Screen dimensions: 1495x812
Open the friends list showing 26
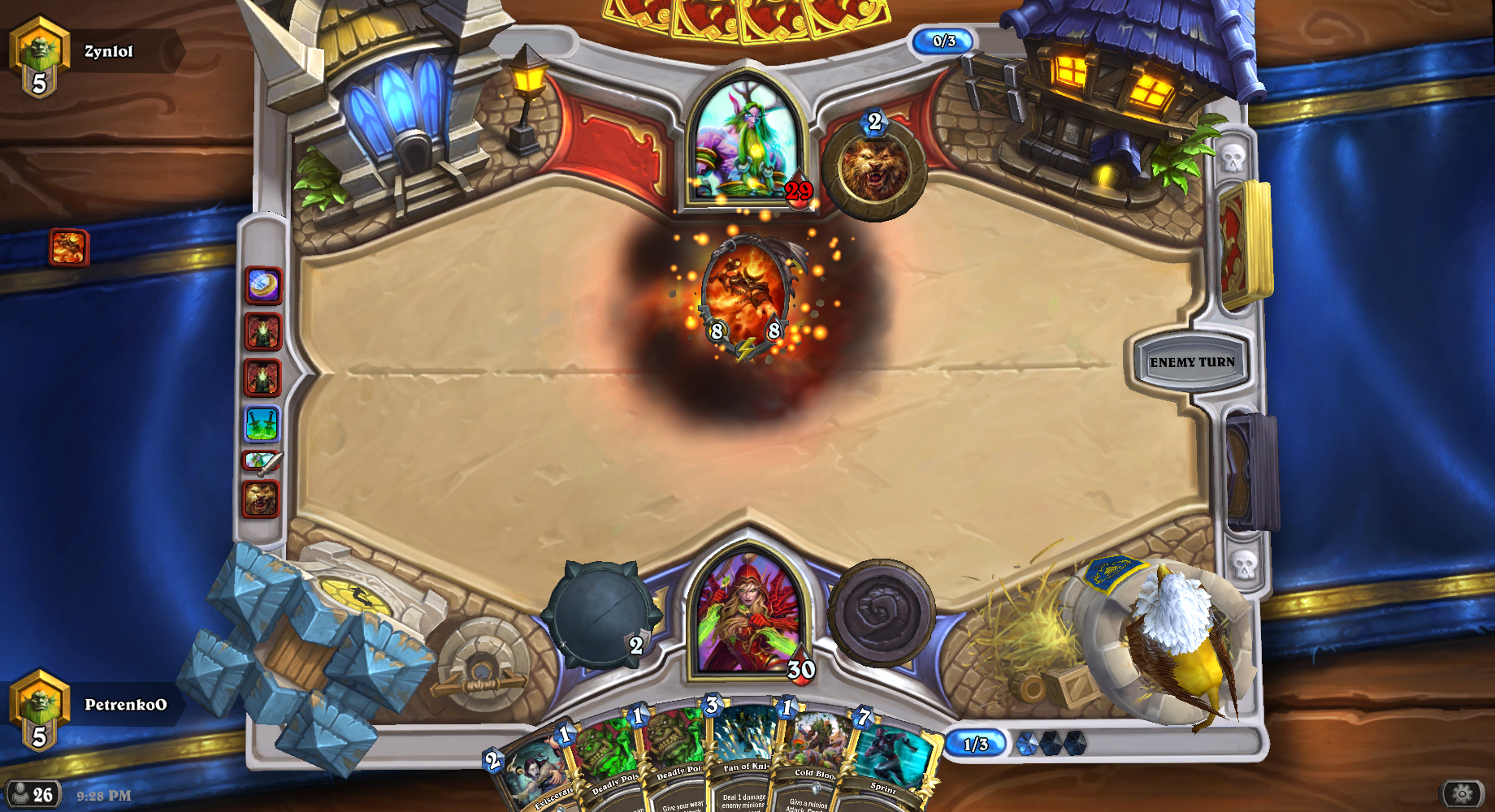(x=32, y=794)
